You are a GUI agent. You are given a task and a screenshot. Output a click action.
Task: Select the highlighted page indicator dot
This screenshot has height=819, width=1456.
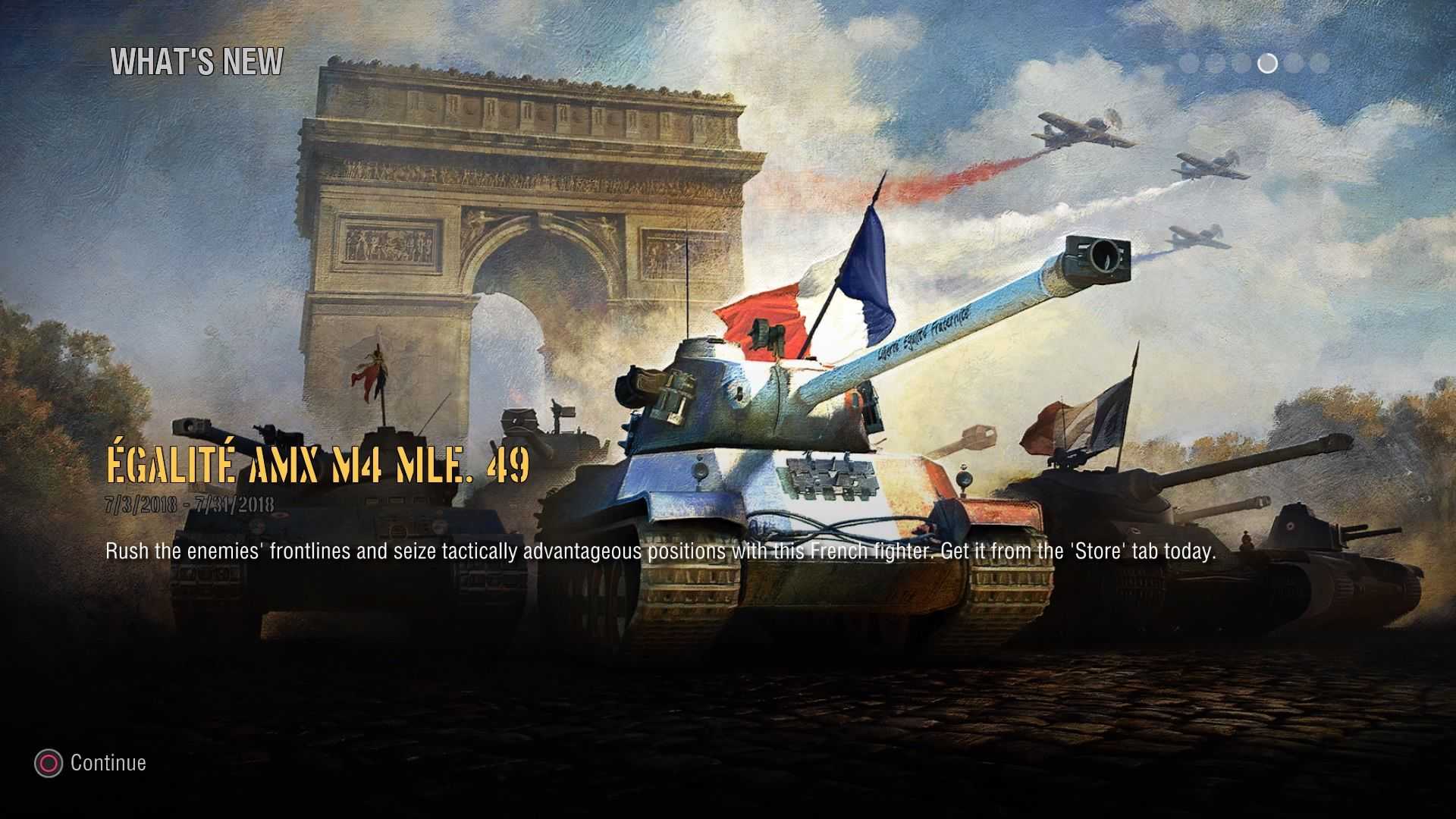point(1267,64)
